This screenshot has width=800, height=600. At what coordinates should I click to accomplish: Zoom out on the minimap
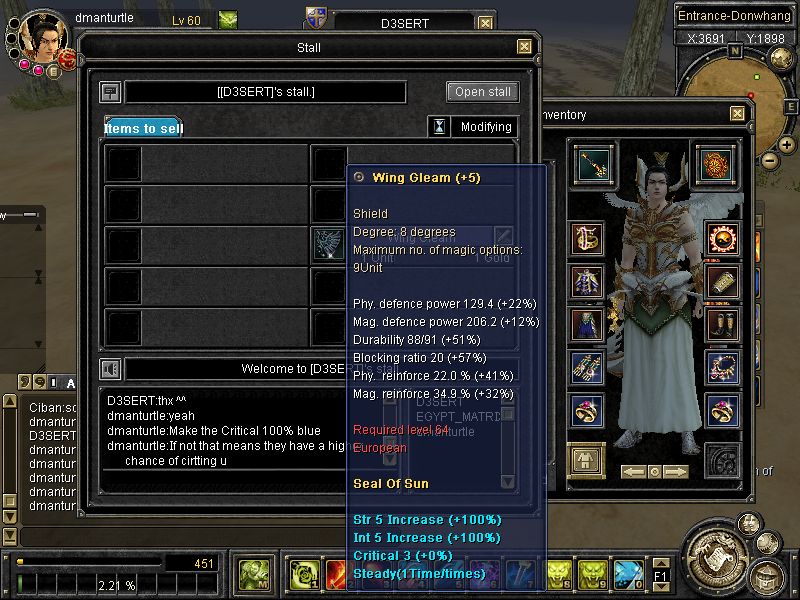769,160
